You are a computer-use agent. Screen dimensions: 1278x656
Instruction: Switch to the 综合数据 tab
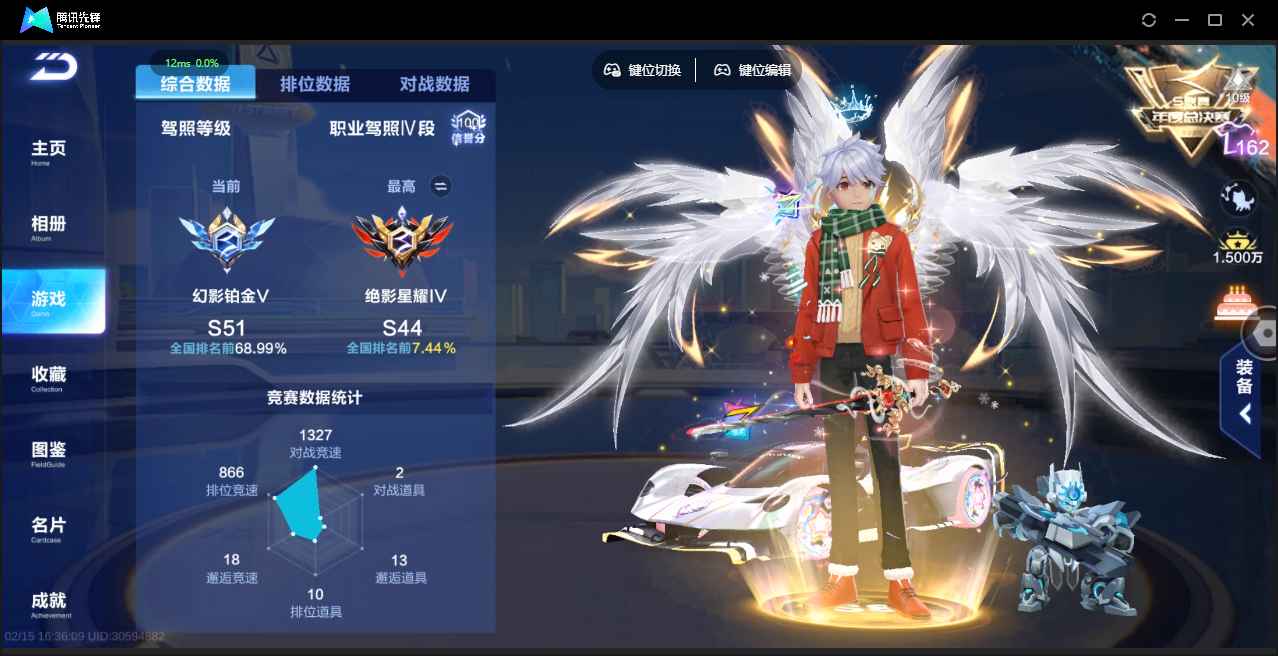pyautogui.click(x=195, y=84)
